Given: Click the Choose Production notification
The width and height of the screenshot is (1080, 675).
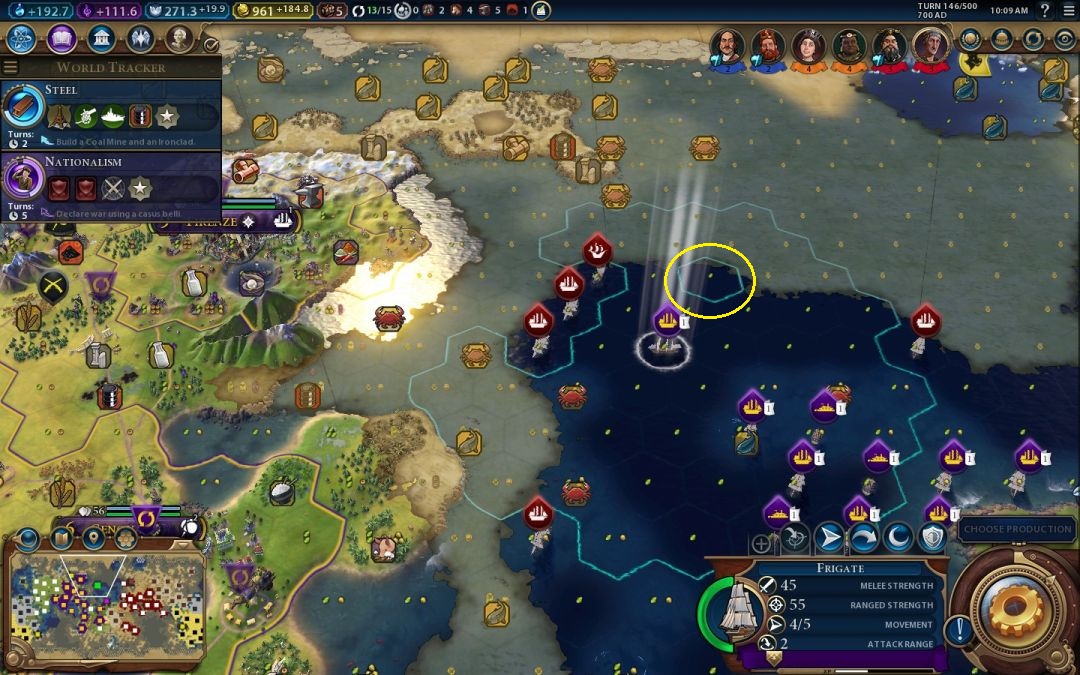Looking at the screenshot, I should pyautogui.click(x=1017, y=529).
